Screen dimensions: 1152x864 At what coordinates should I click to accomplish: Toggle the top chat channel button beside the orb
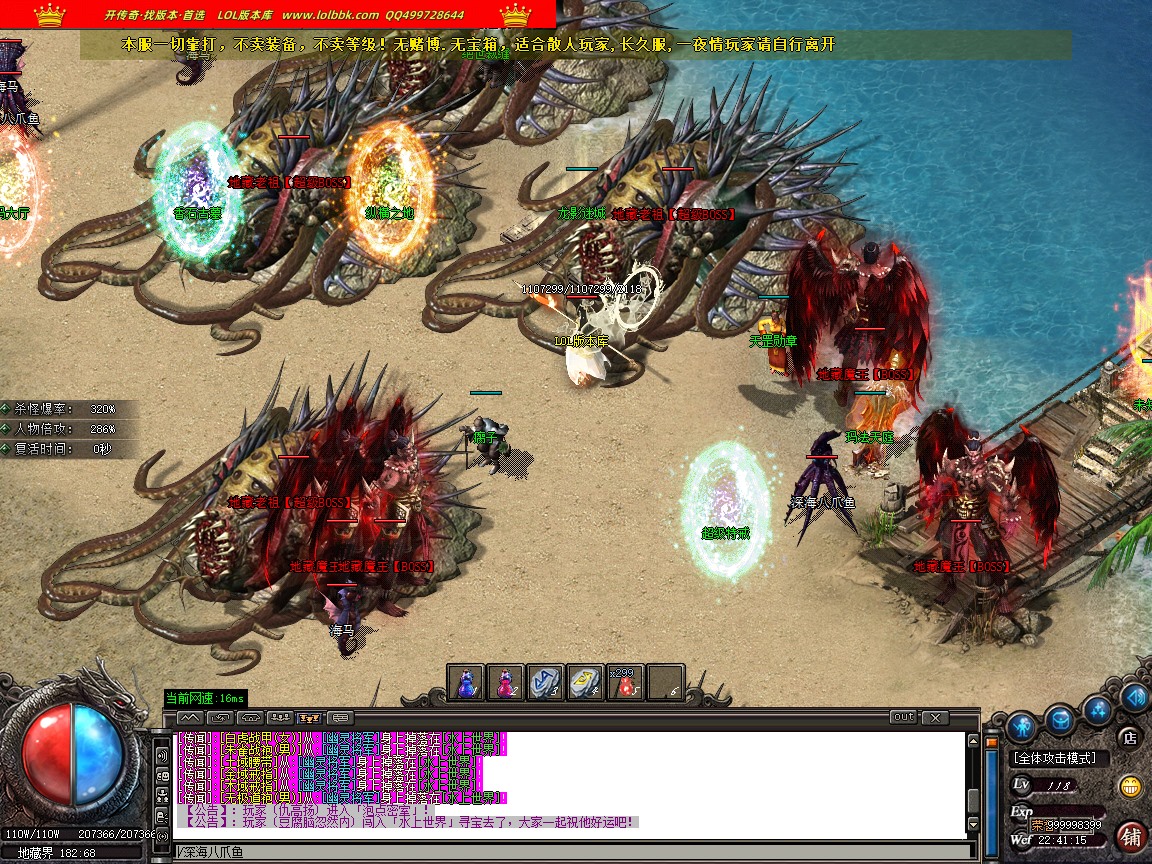pos(162,754)
